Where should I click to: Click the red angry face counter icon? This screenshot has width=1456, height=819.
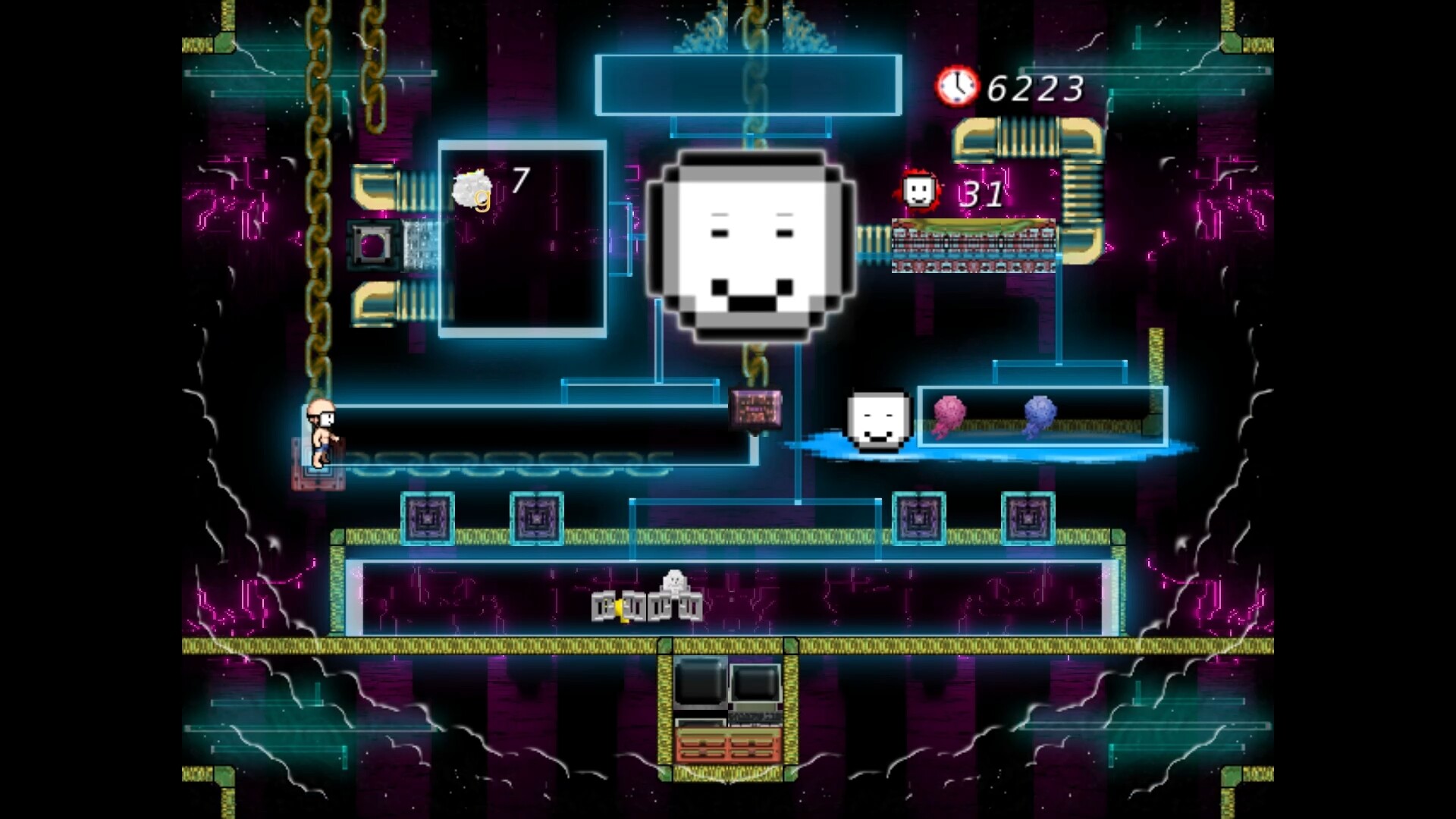pos(918,192)
